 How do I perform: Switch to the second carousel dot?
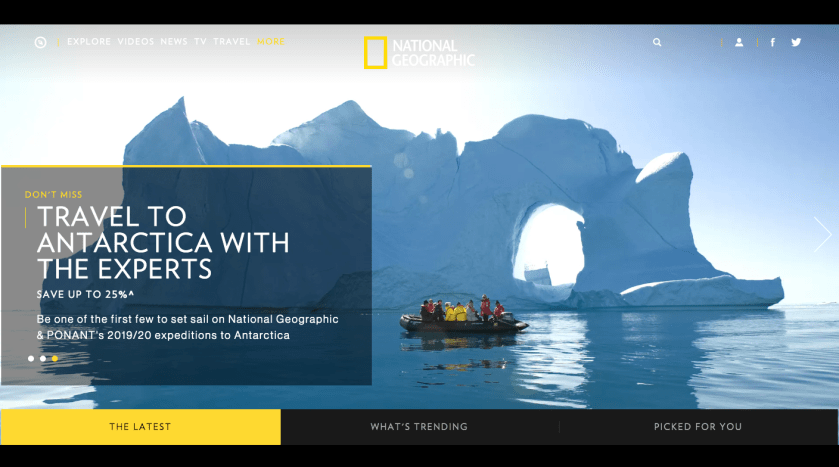[43, 358]
